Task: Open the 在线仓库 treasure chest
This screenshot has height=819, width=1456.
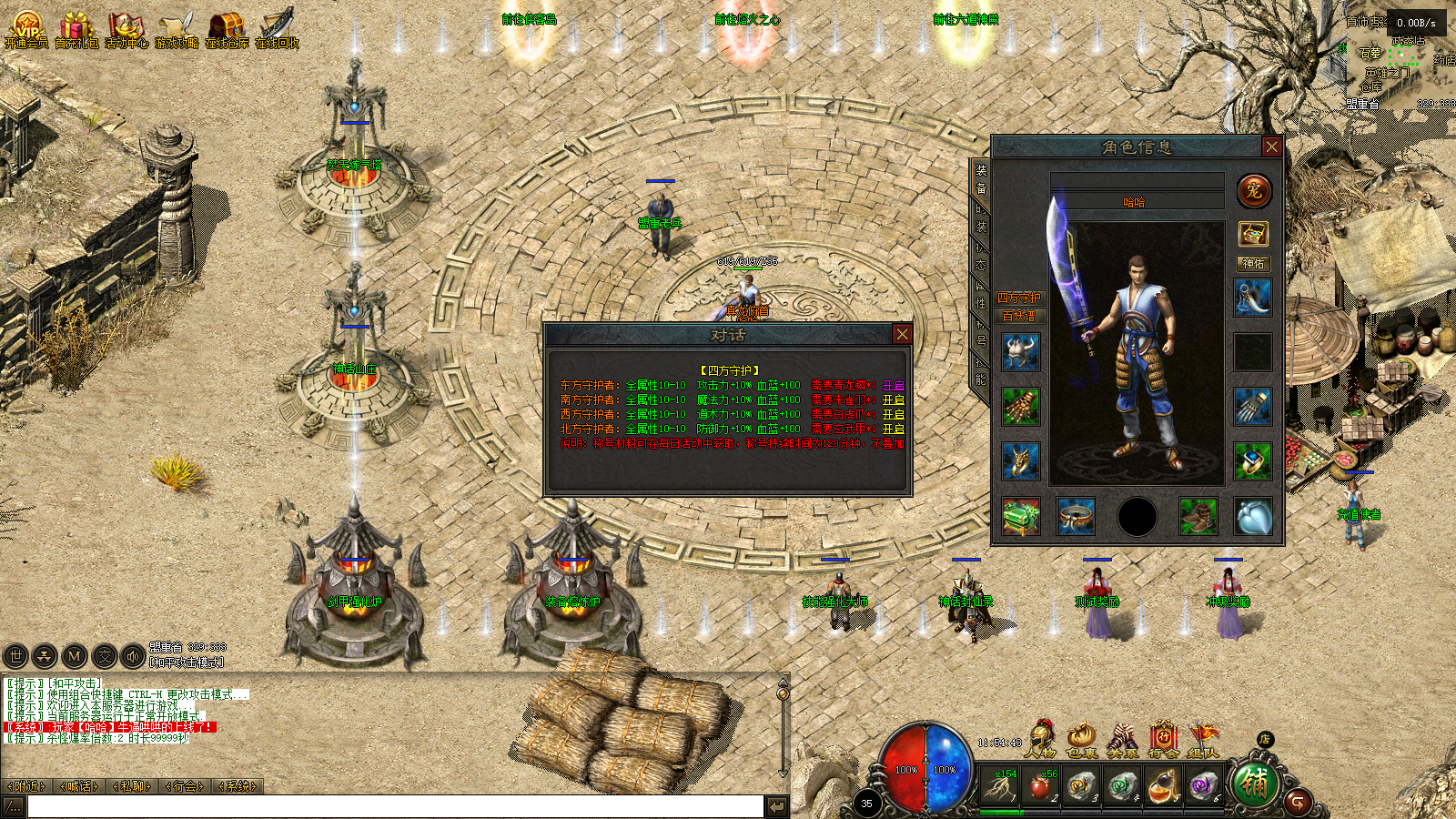Action: click(x=227, y=28)
